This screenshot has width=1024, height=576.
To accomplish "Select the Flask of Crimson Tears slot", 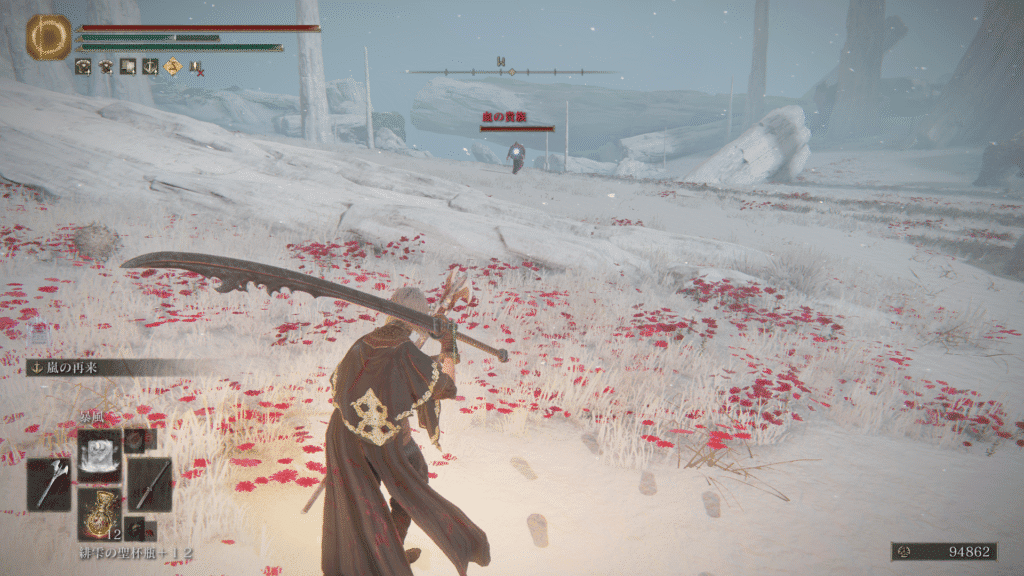I will coord(99,512).
